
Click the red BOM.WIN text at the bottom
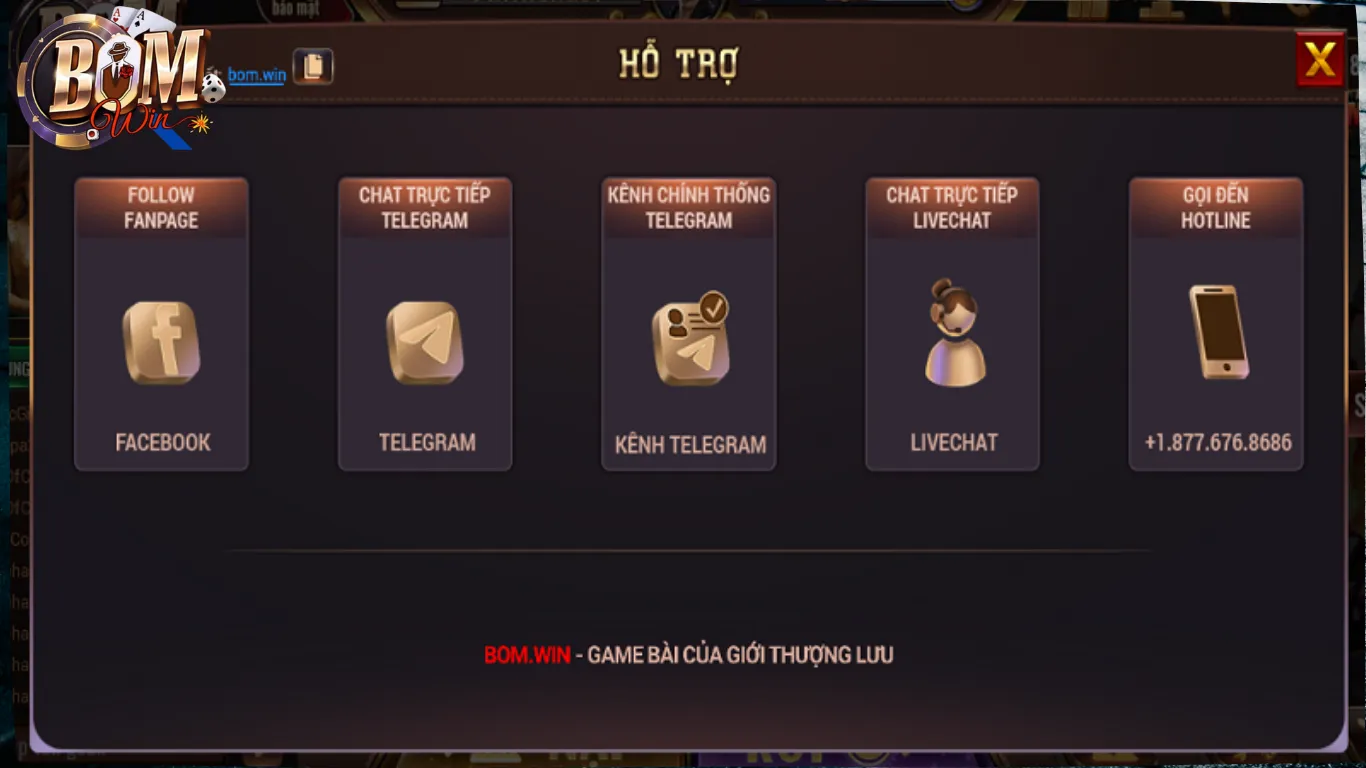pos(528,655)
